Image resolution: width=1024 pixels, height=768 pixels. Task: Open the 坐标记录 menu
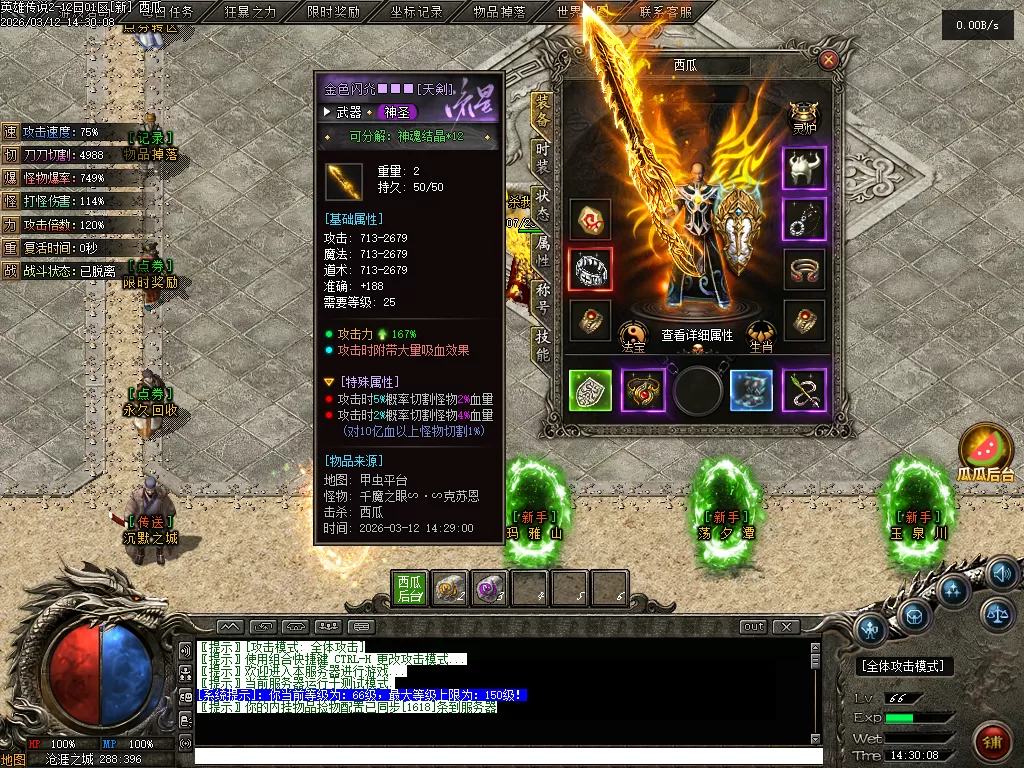[x=416, y=12]
